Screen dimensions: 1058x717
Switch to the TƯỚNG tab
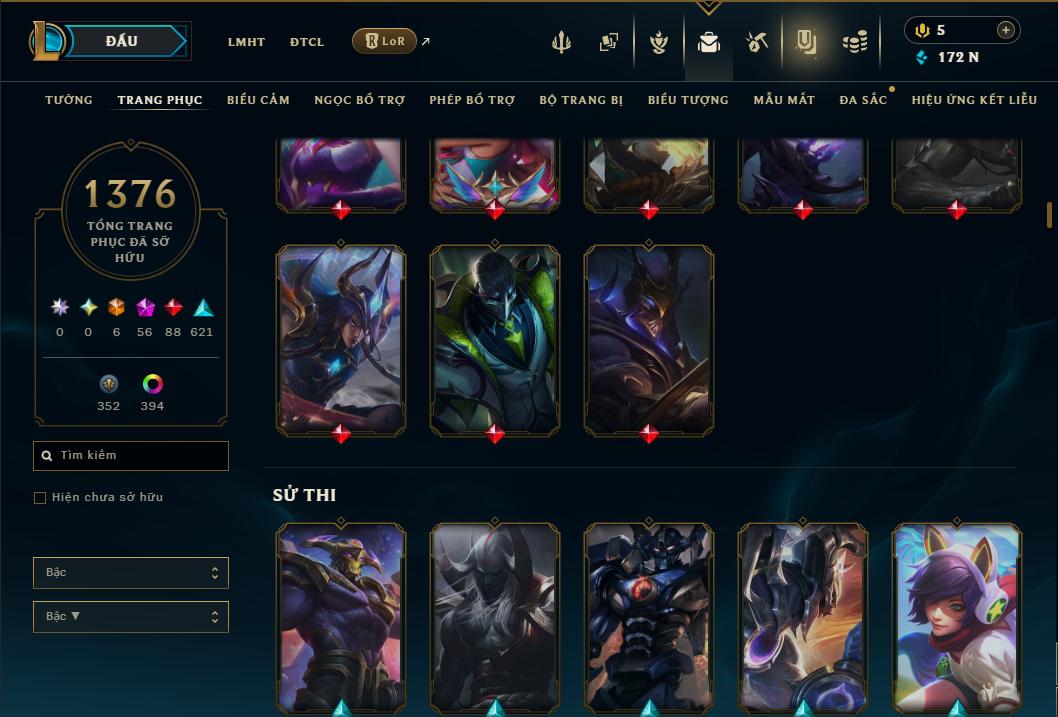69,100
